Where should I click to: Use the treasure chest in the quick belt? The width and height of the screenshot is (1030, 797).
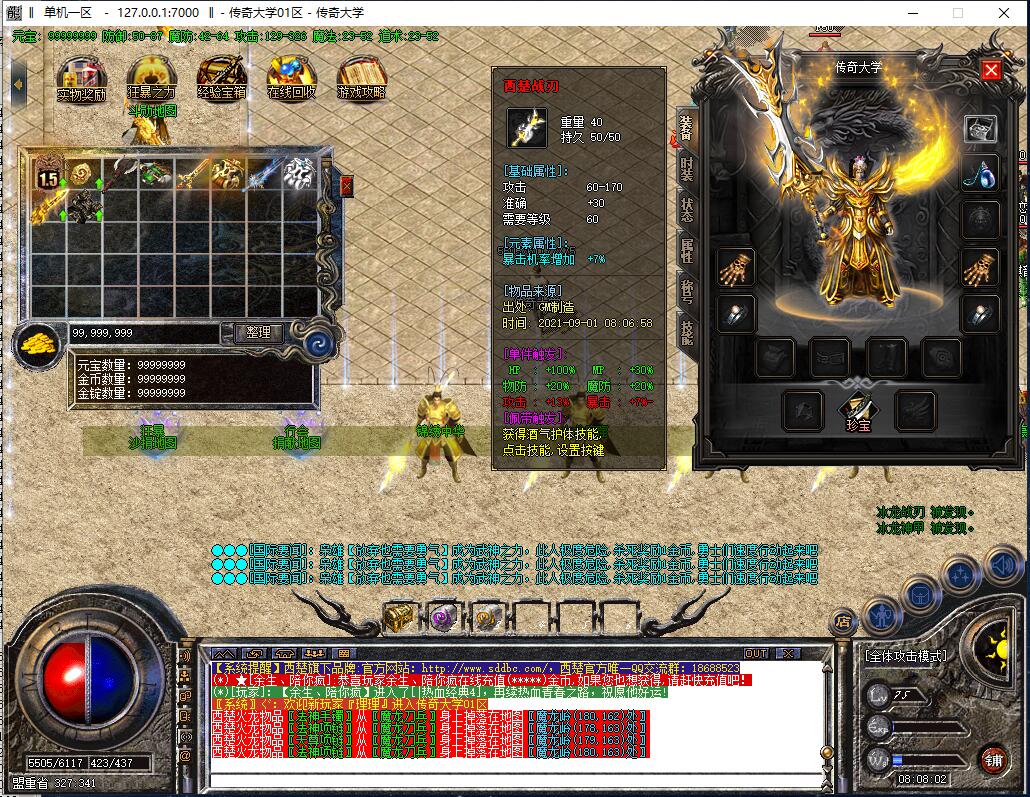(399, 617)
